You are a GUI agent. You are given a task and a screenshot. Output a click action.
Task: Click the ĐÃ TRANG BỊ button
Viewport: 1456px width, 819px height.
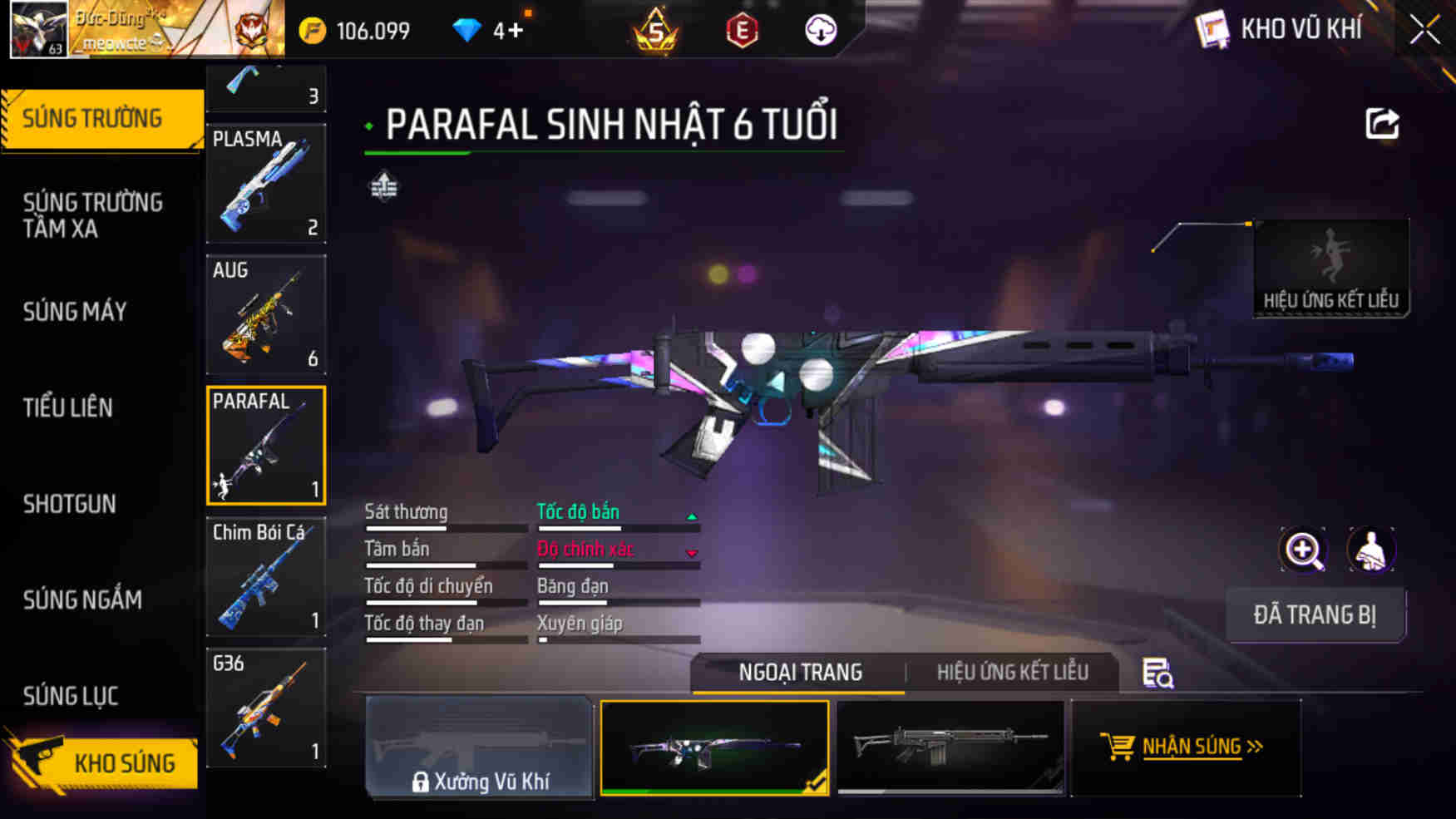(1316, 615)
